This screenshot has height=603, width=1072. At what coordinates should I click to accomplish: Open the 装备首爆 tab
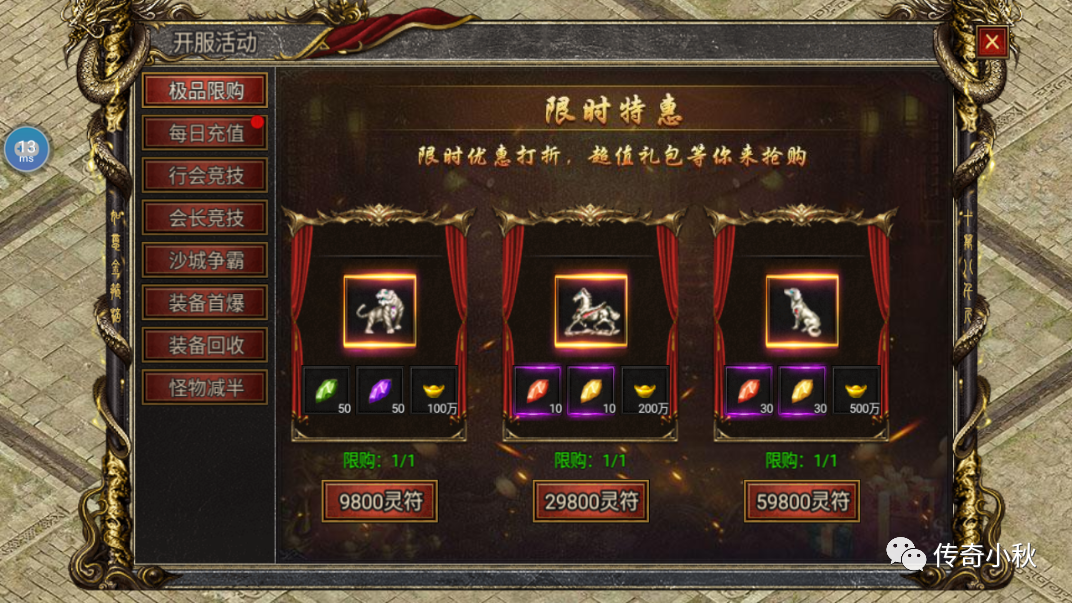[205, 302]
